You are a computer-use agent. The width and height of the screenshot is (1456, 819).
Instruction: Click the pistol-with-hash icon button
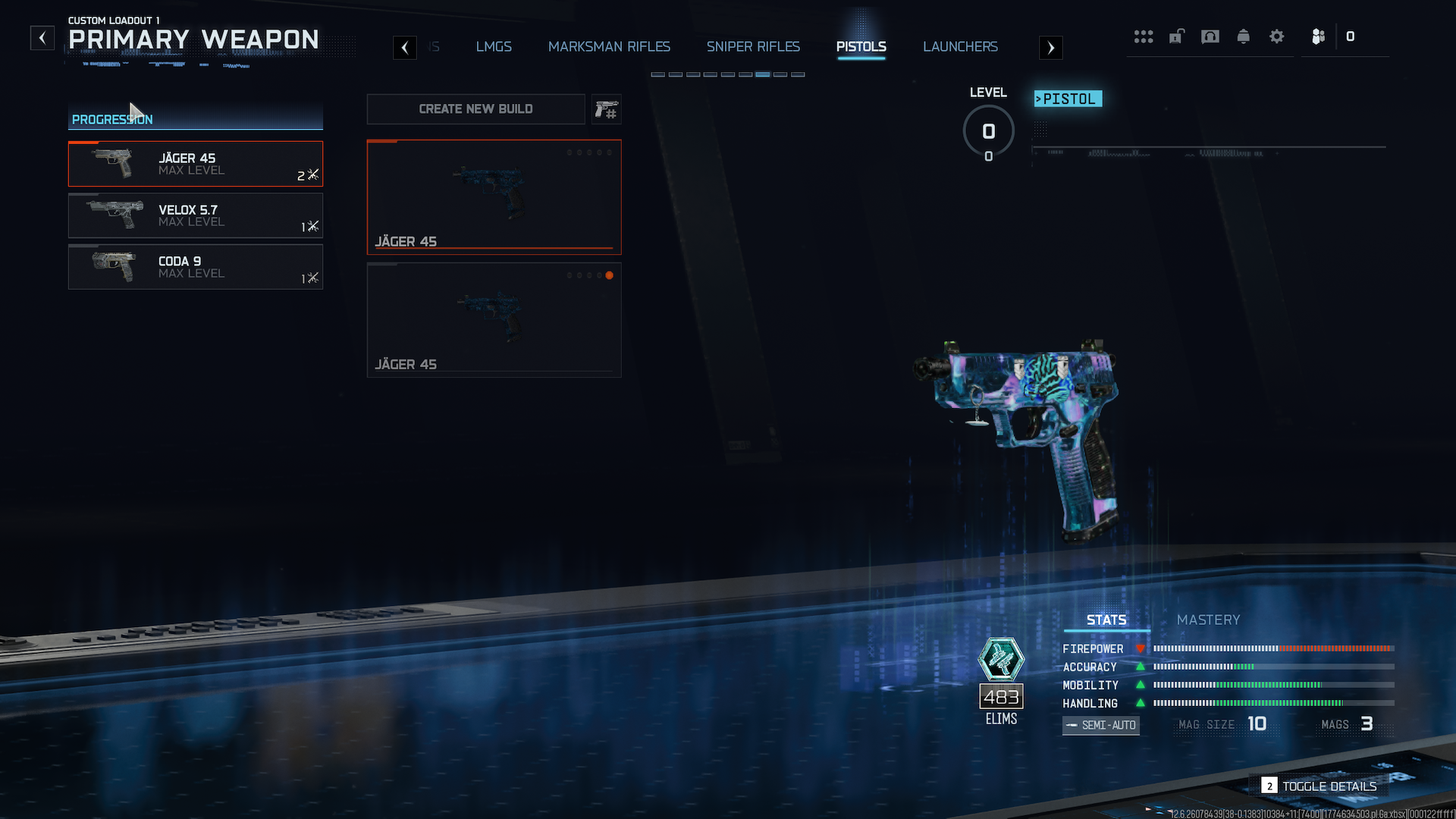click(606, 110)
